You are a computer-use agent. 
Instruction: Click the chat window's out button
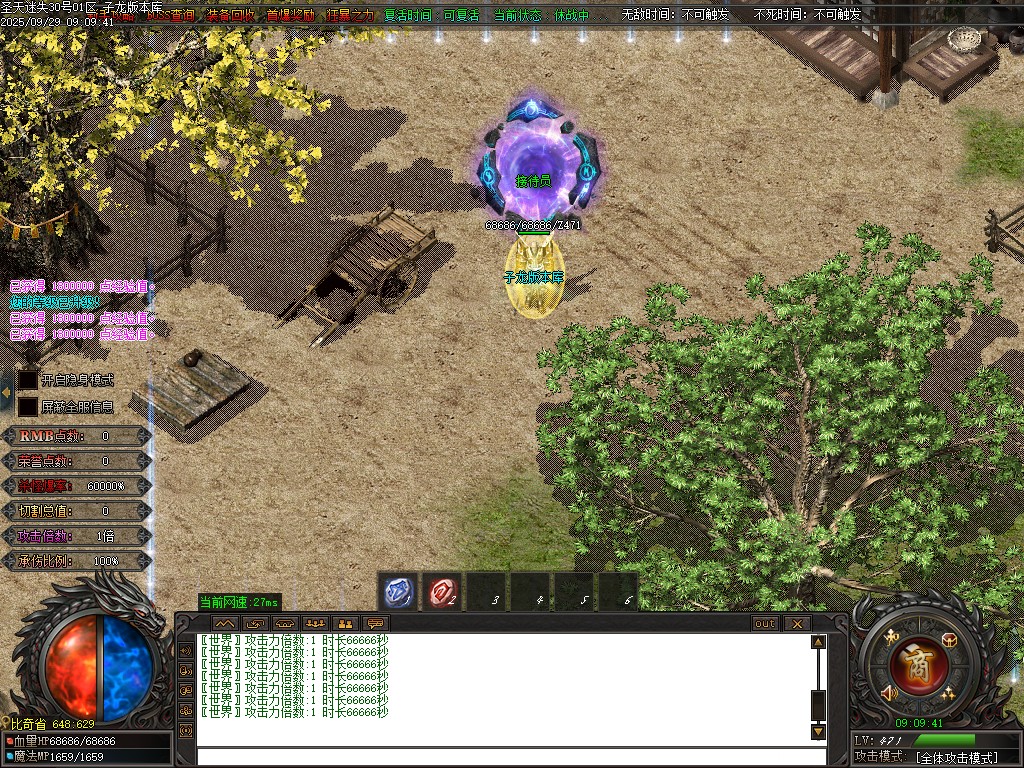tap(765, 623)
